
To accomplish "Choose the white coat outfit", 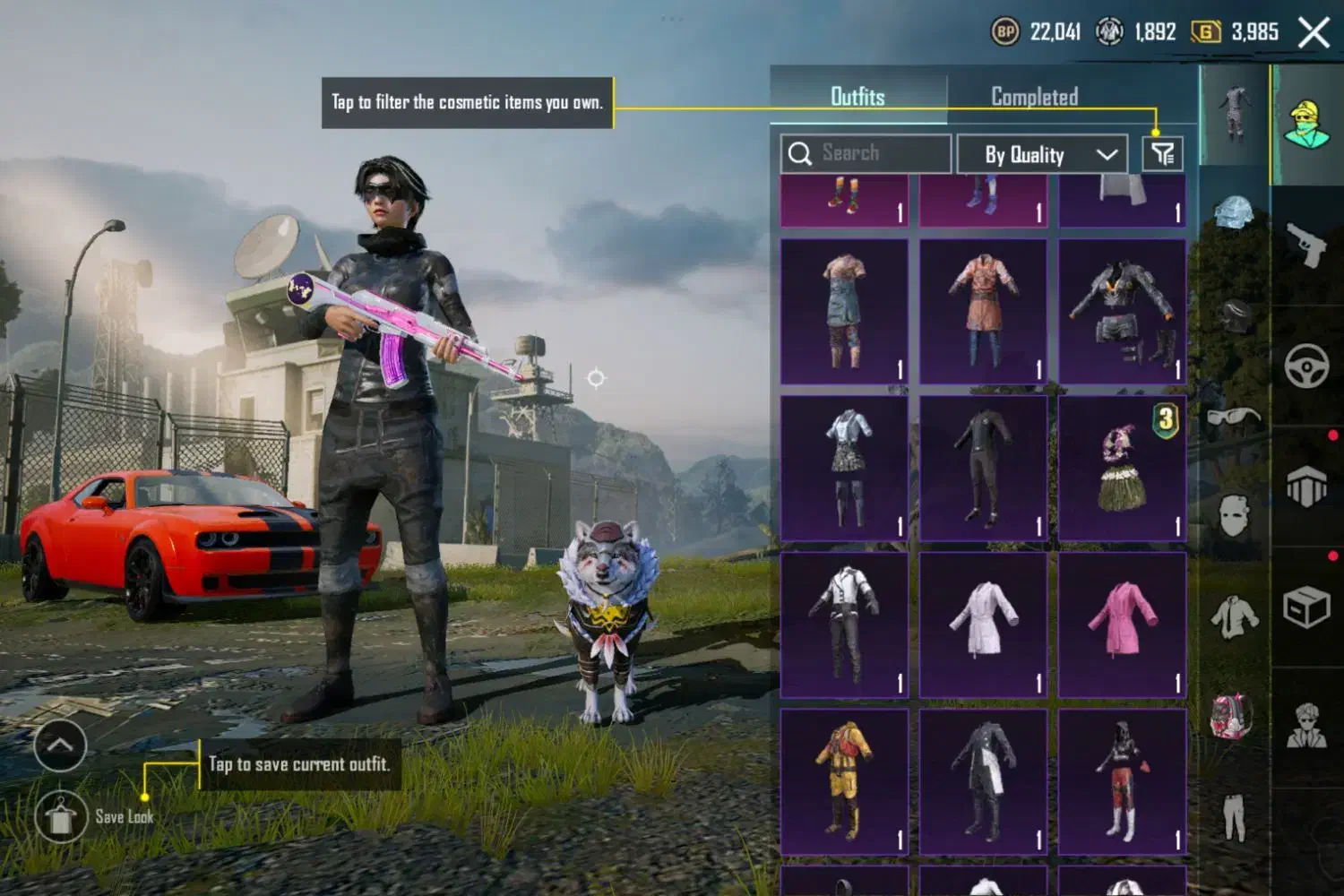I will coord(983,625).
